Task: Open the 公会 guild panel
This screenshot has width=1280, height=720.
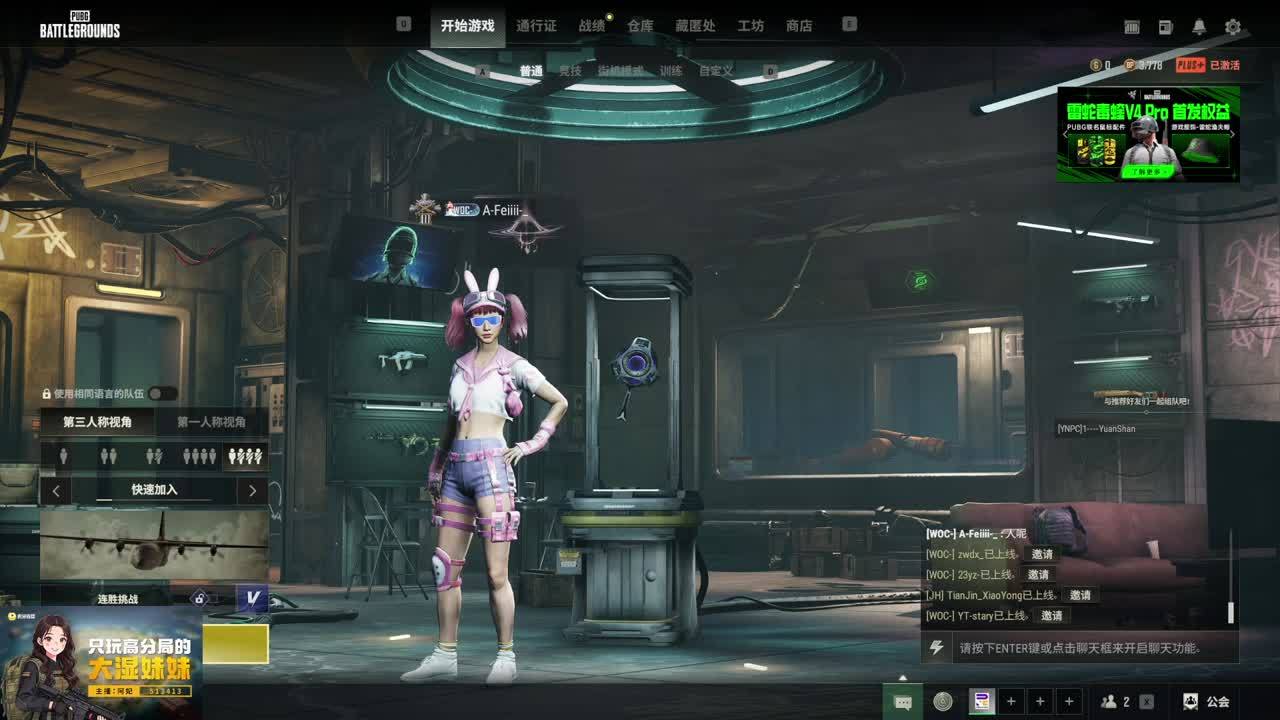Action: pos(1206,702)
